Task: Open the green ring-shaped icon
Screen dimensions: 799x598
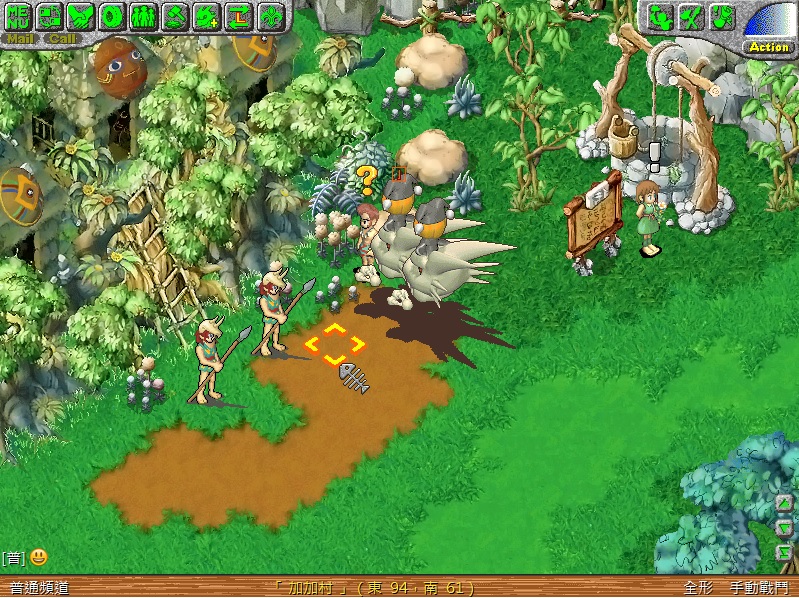Action: click(x=113, y=16)
